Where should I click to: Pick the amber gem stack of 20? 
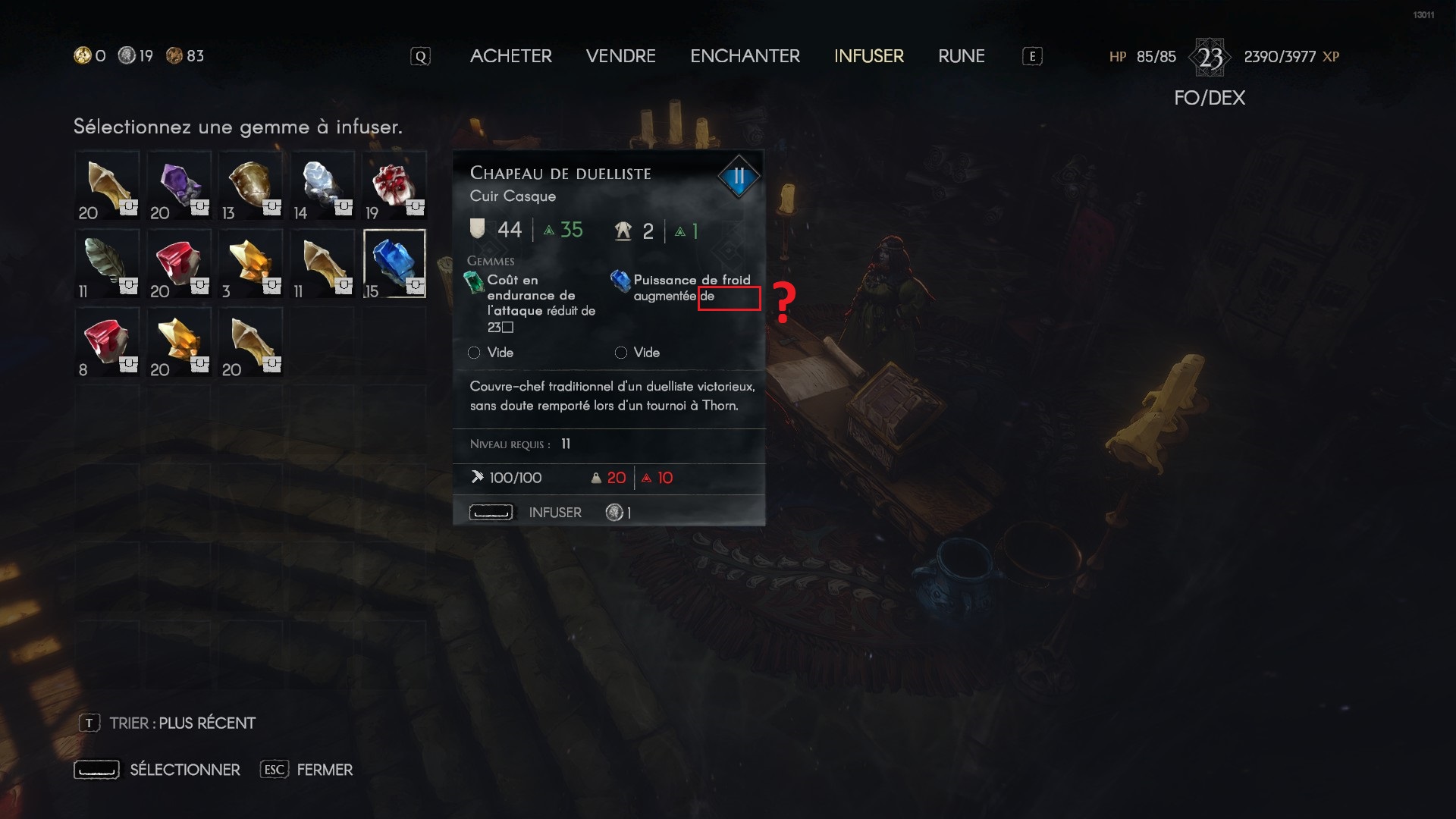(x=179, y=343)
